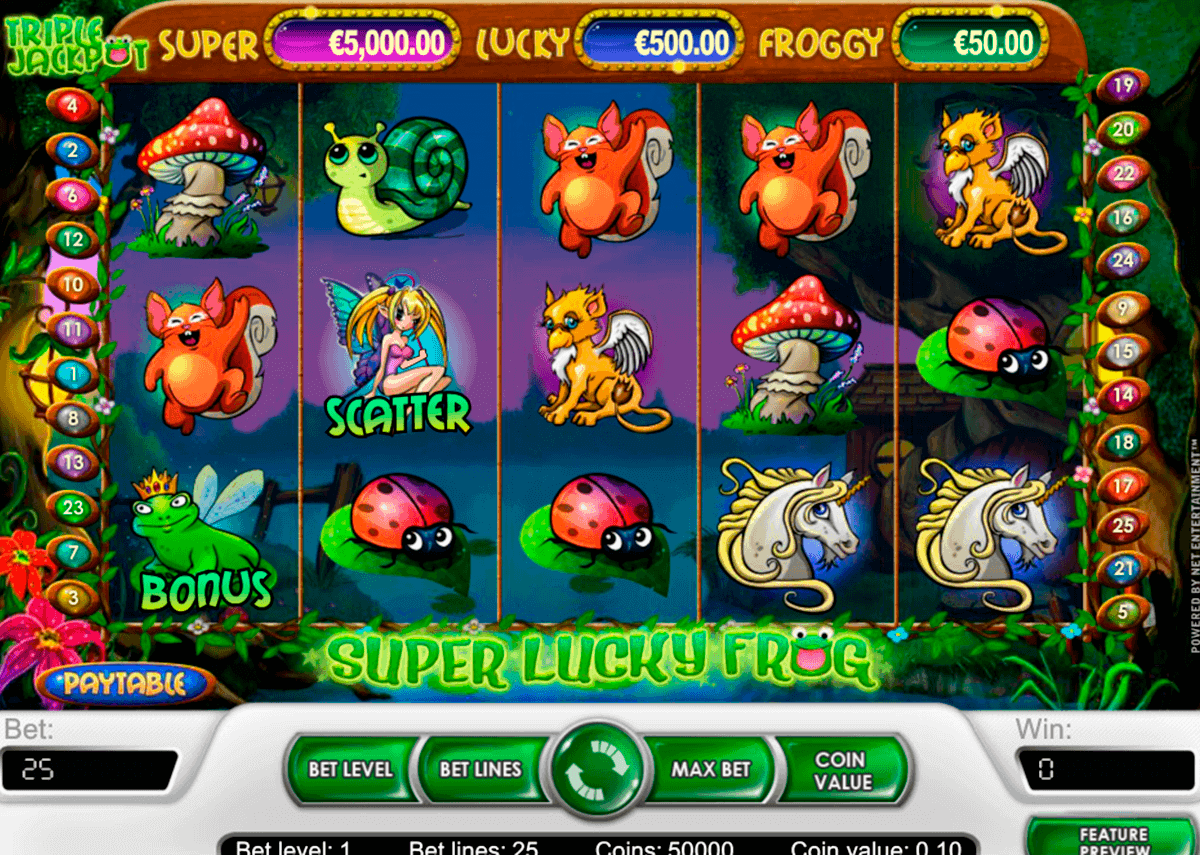The width and height of the screenshot is (1200, 855).
Task: Highlight payline number 12 marker
Action: point(72,240)
